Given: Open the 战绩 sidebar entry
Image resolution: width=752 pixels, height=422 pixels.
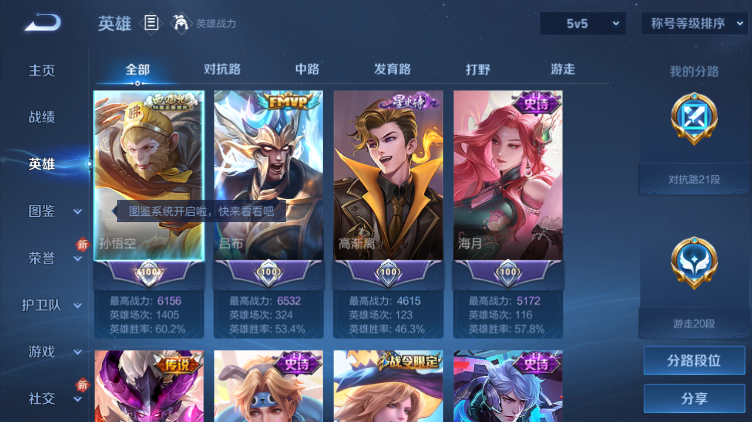Looking at the screenshot, I should coord(42,117).
